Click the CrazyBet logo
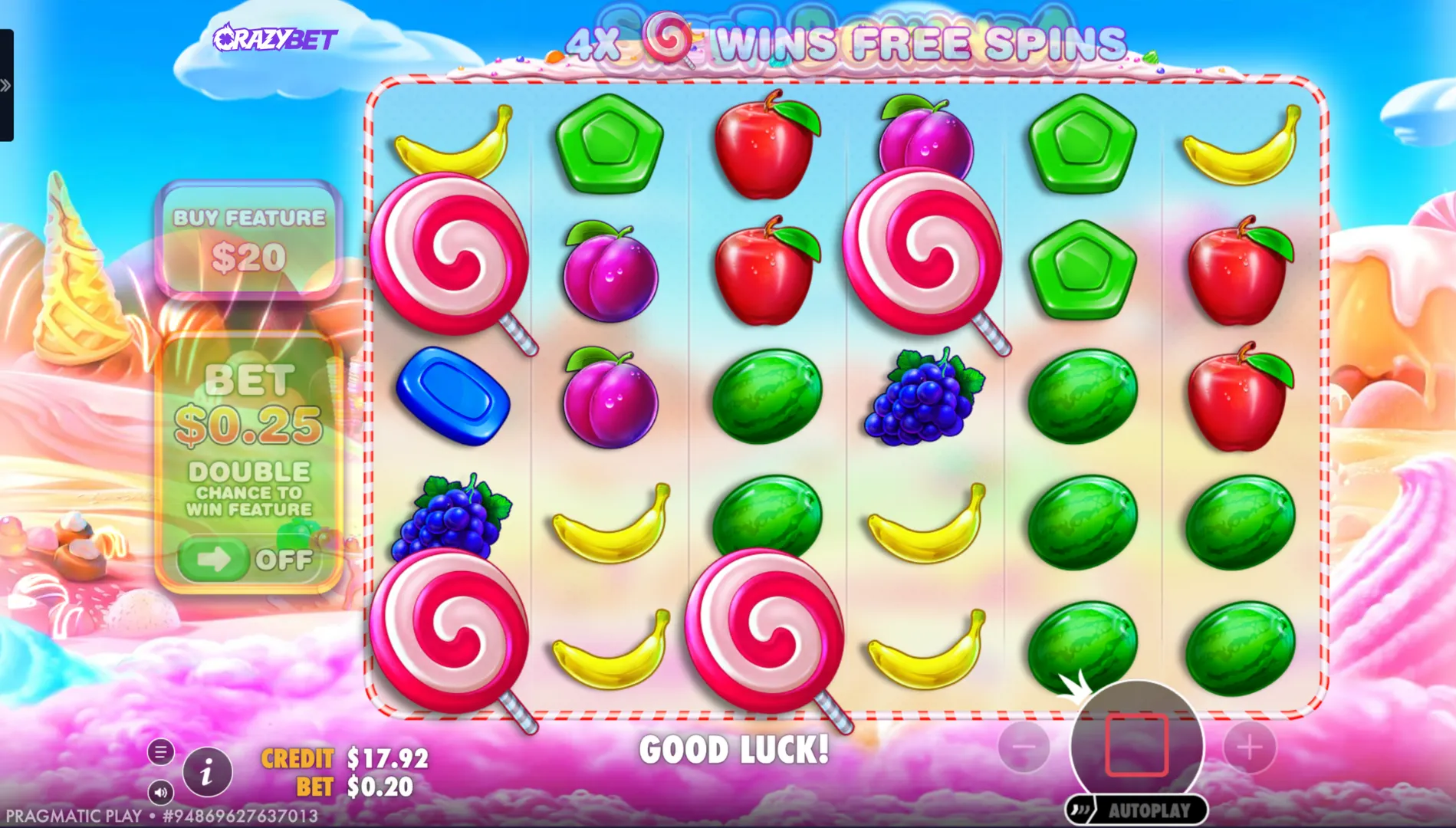The image size is (1456, 828). click(x=275, y=38)
